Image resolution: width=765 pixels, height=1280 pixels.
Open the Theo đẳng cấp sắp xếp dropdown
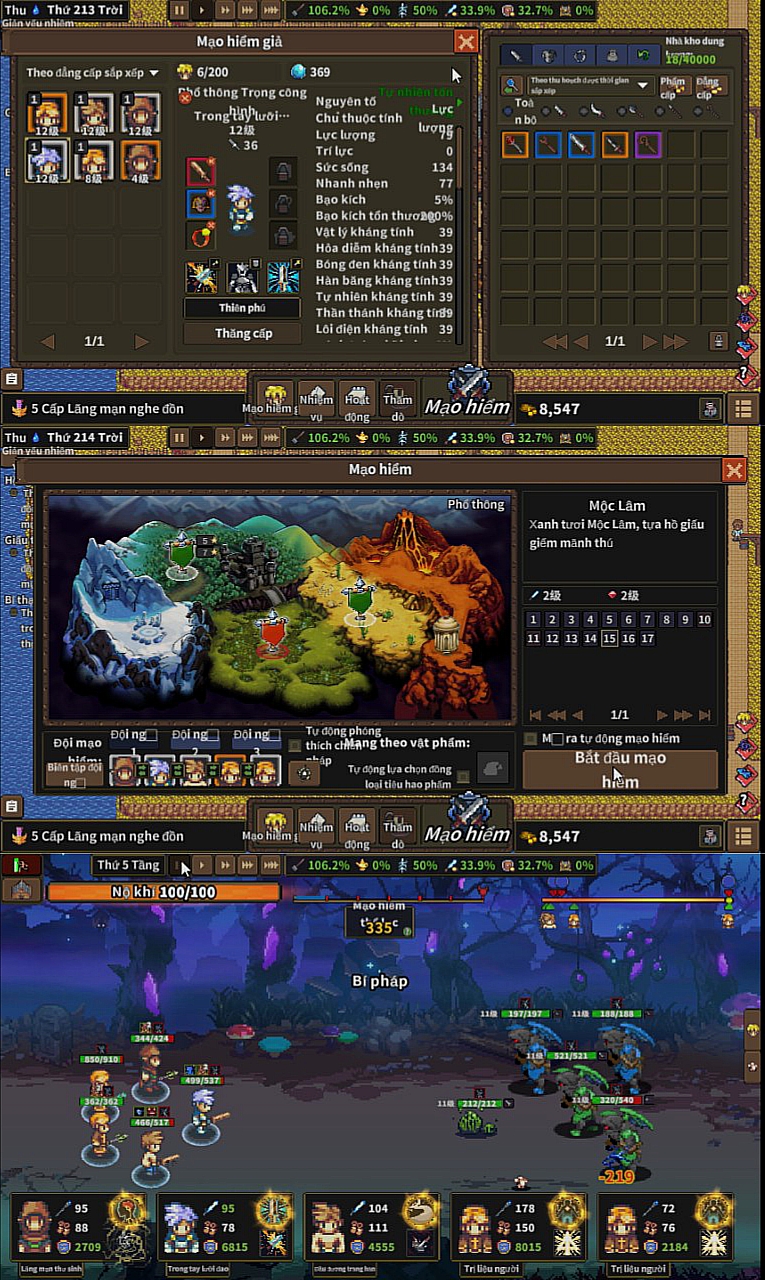click(92, 73)
